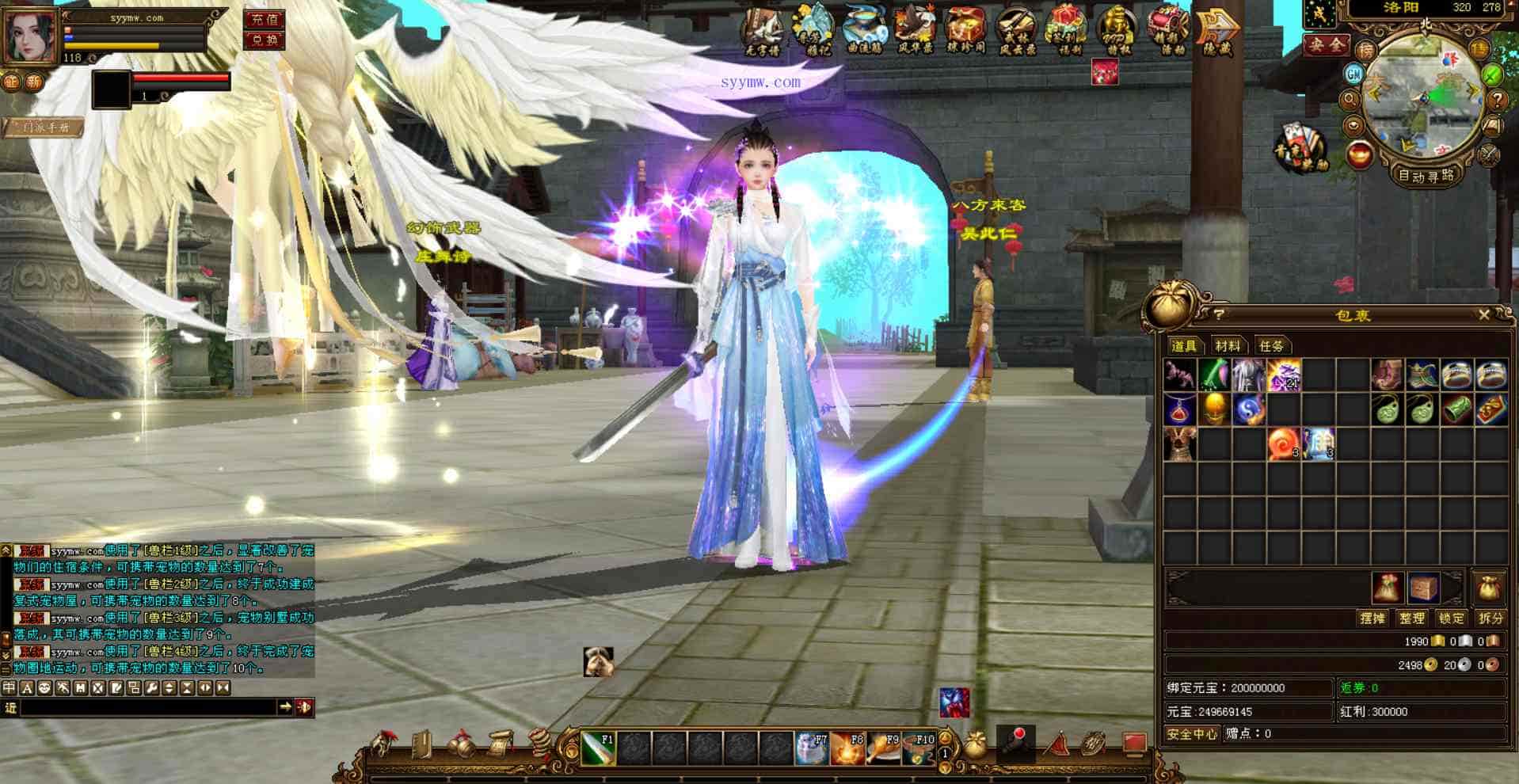
Task: Select the green jade scroll item
Action: pos(1457,410)
